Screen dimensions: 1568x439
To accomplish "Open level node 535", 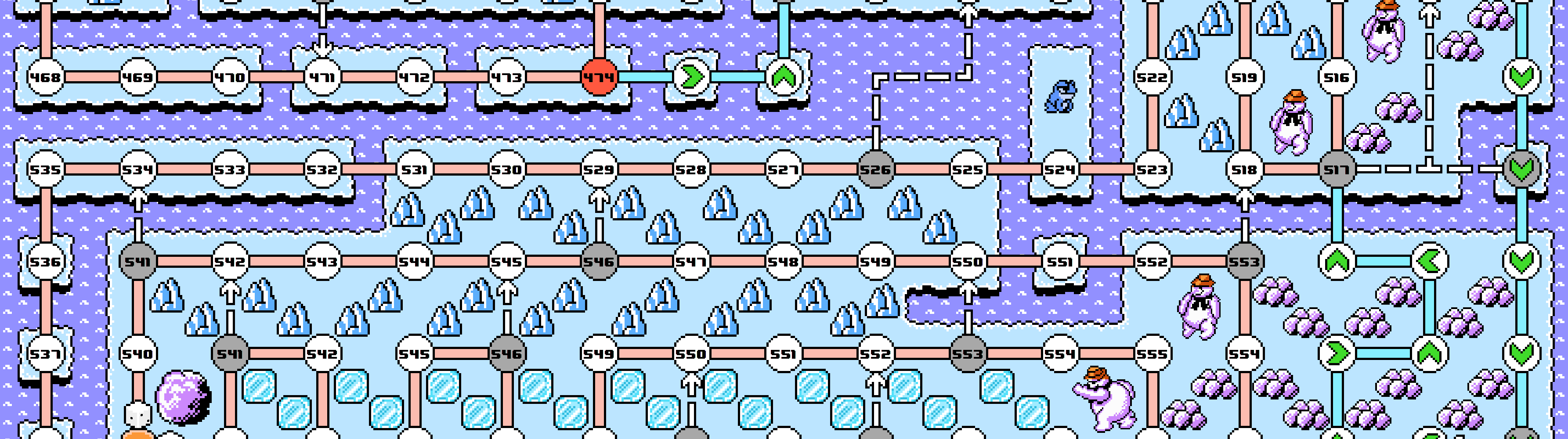I will click(x=46, y=169).
